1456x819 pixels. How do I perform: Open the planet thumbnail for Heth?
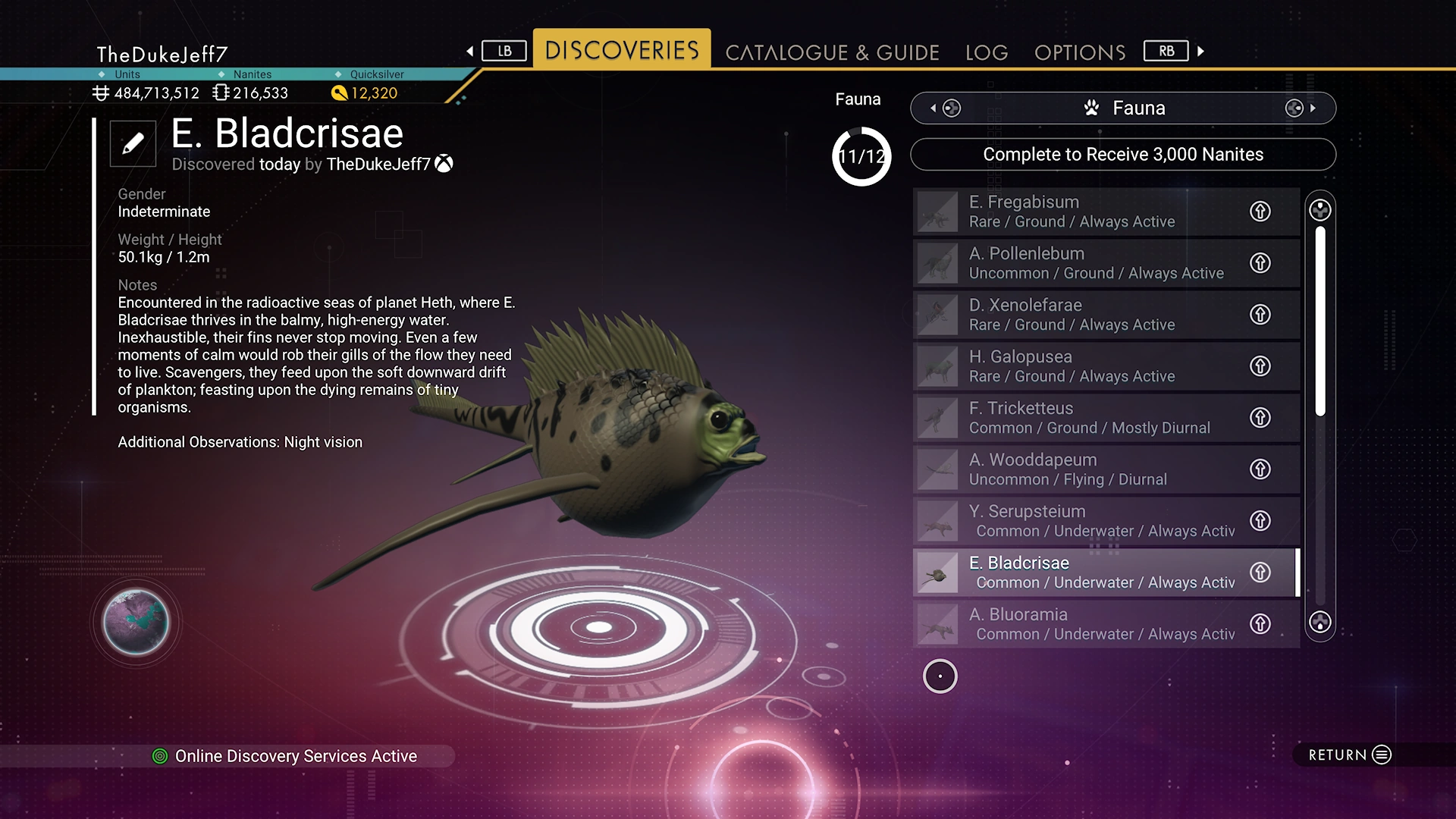pyautogui.click(x=136, y=622)
